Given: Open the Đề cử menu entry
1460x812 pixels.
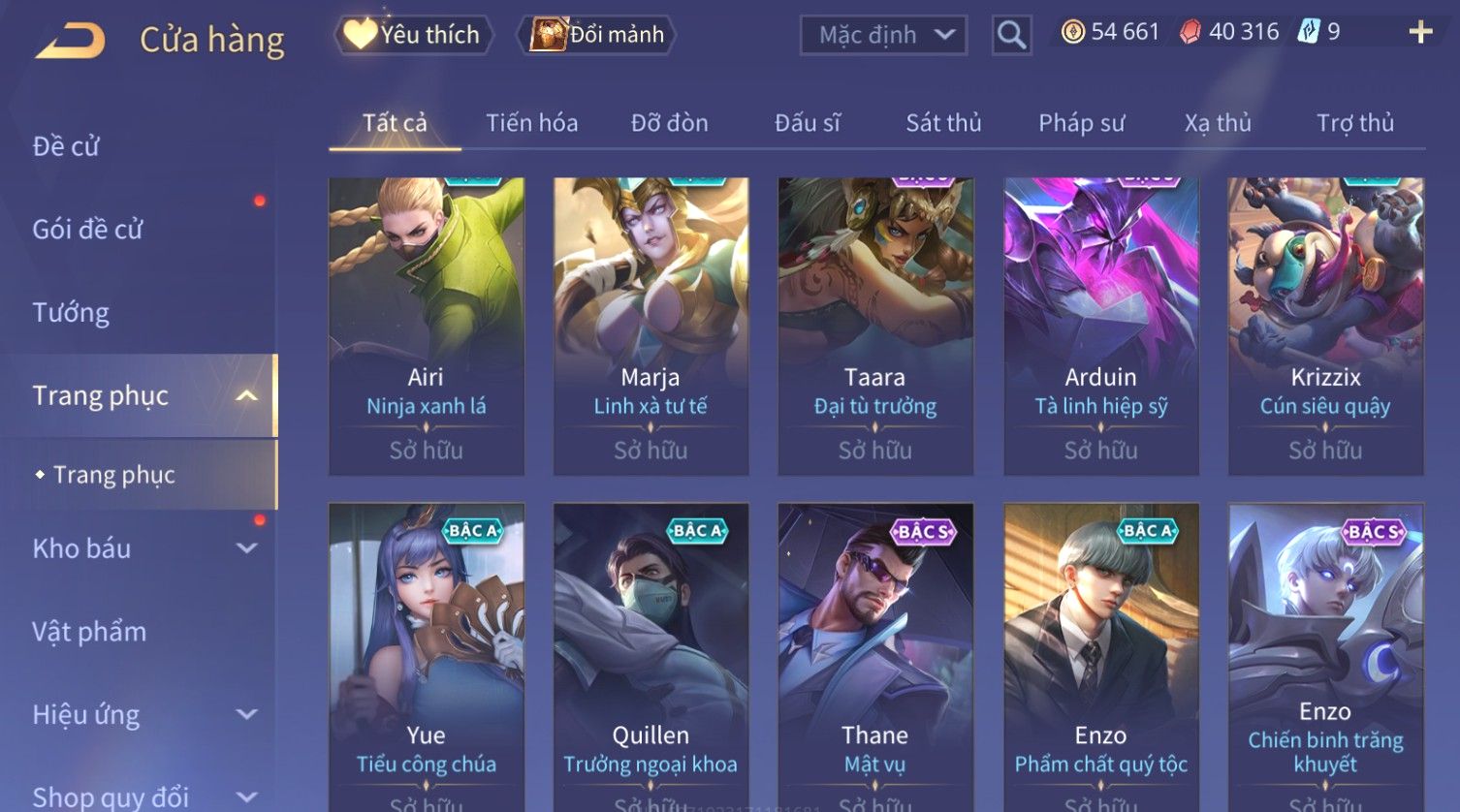Looking at the screenshot, I should 66,146.
